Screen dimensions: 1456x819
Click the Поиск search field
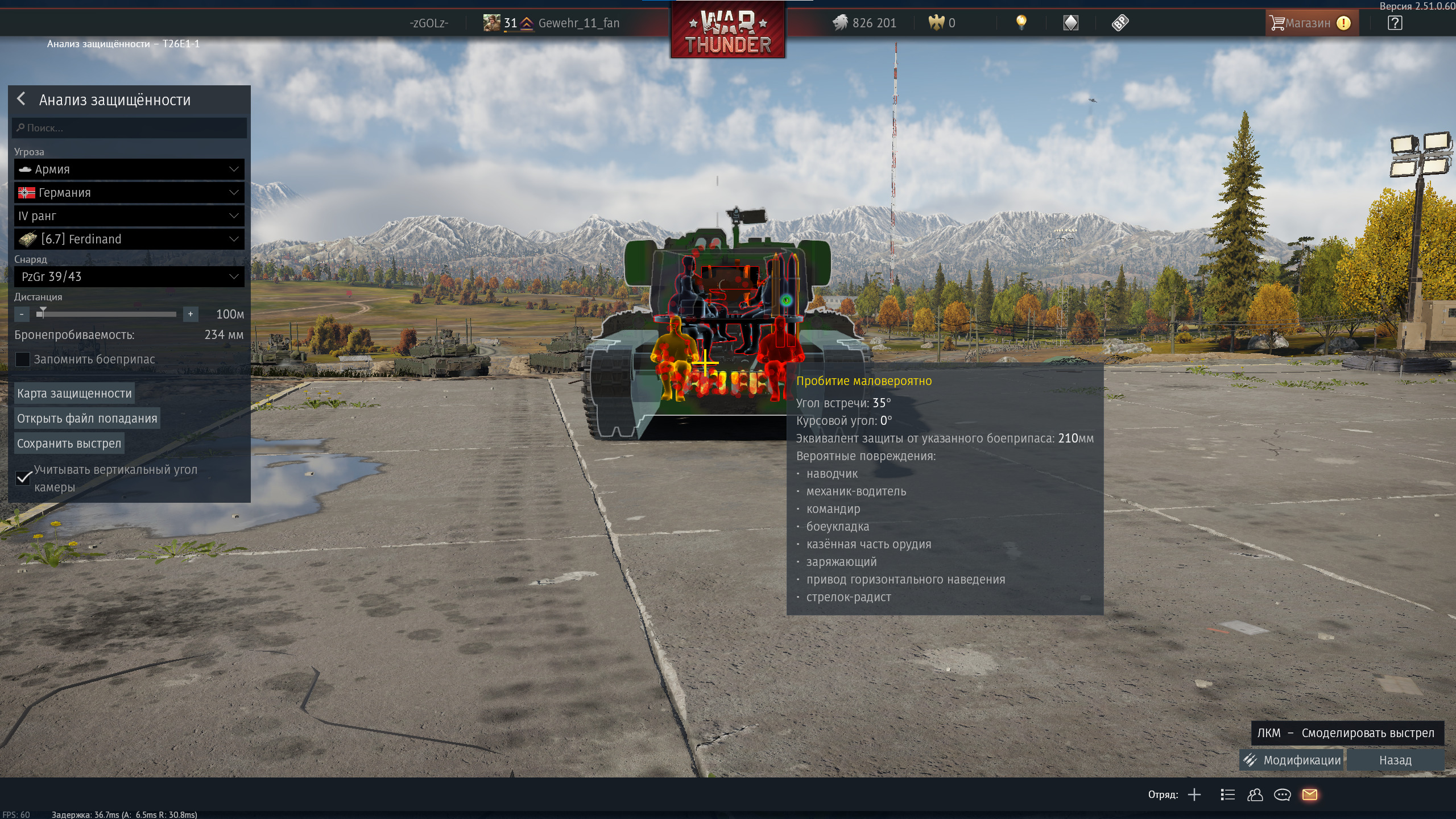(x=130, y=128)
